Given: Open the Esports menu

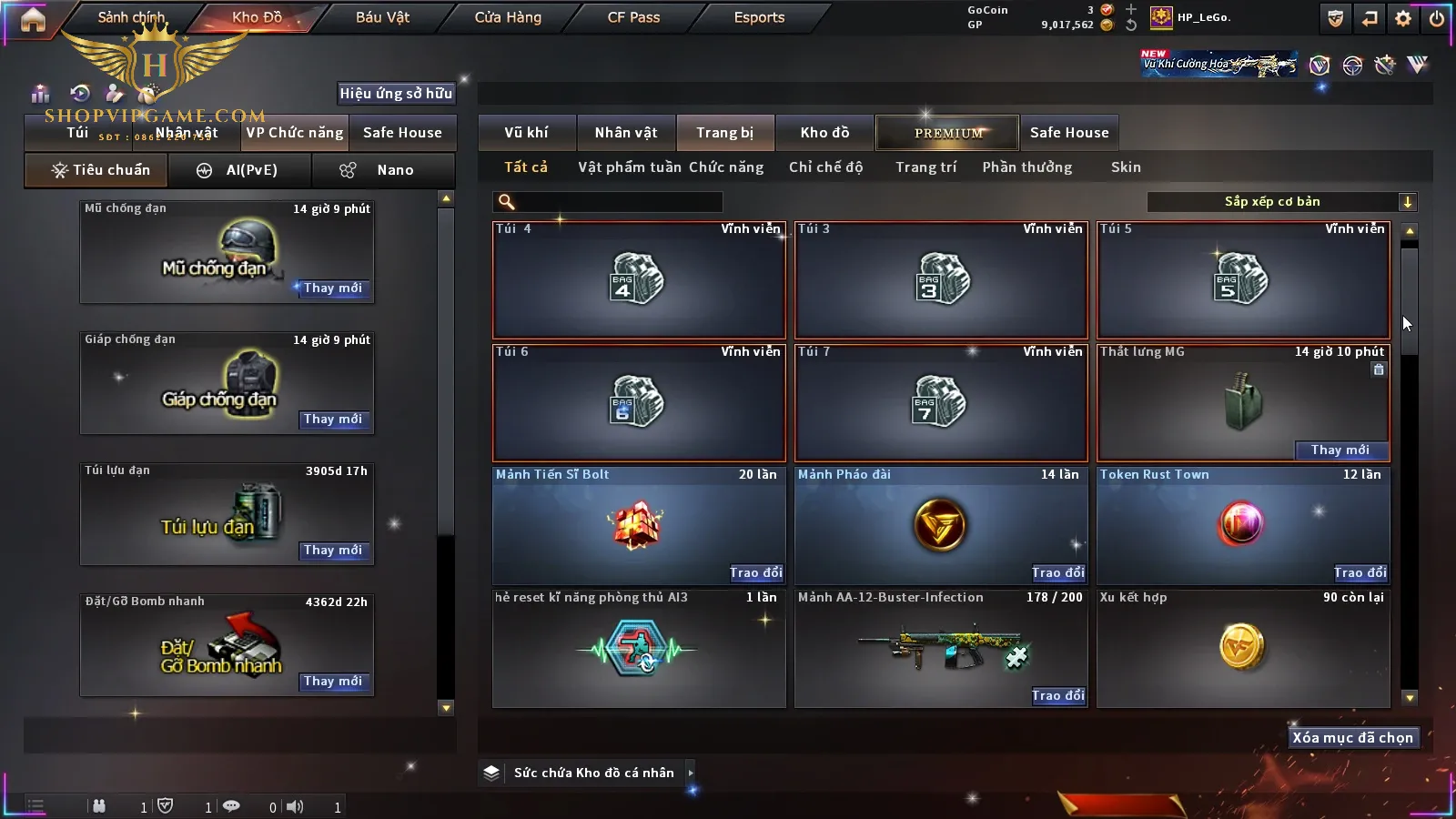Looking at the screenshot, I should pos(759,17).
